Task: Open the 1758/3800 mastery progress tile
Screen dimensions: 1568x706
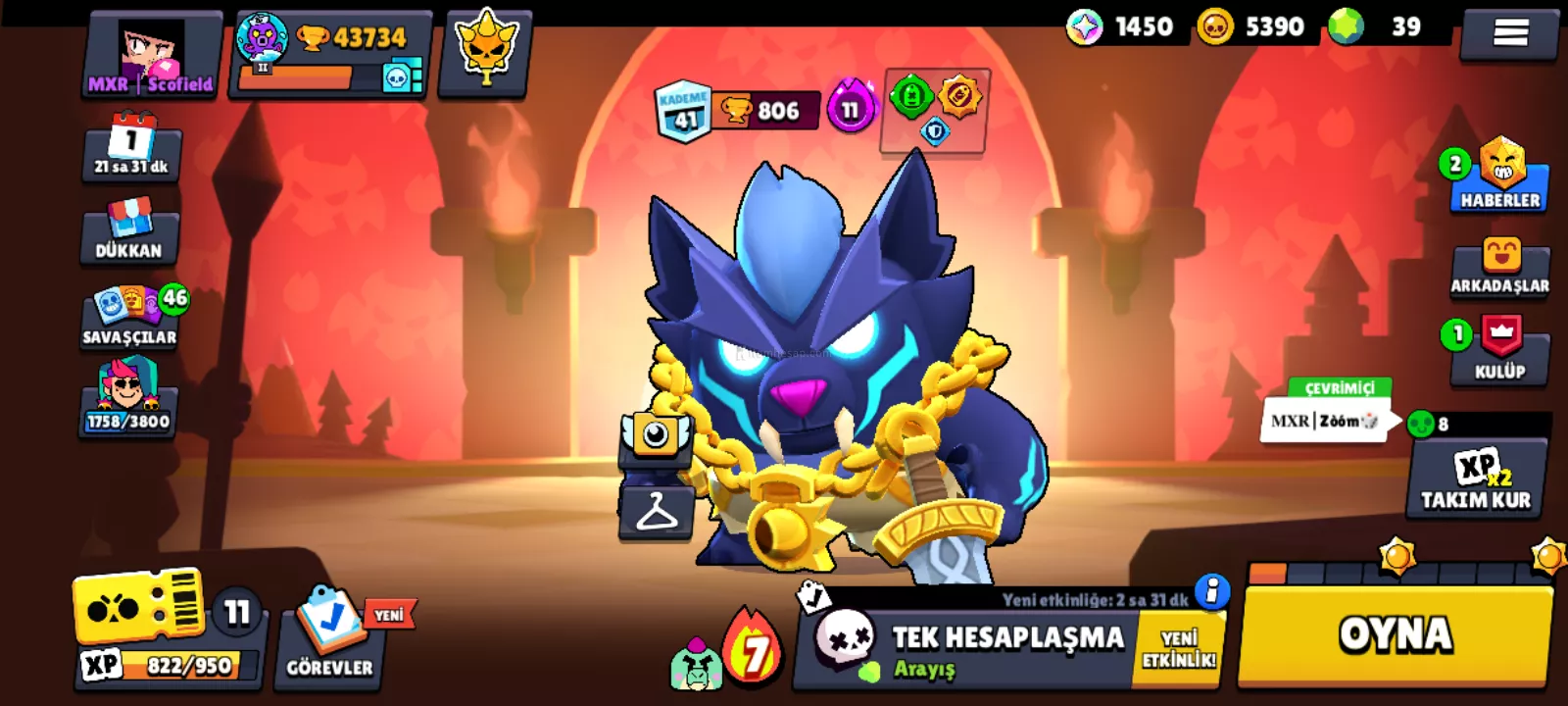Action: point(128,397)
